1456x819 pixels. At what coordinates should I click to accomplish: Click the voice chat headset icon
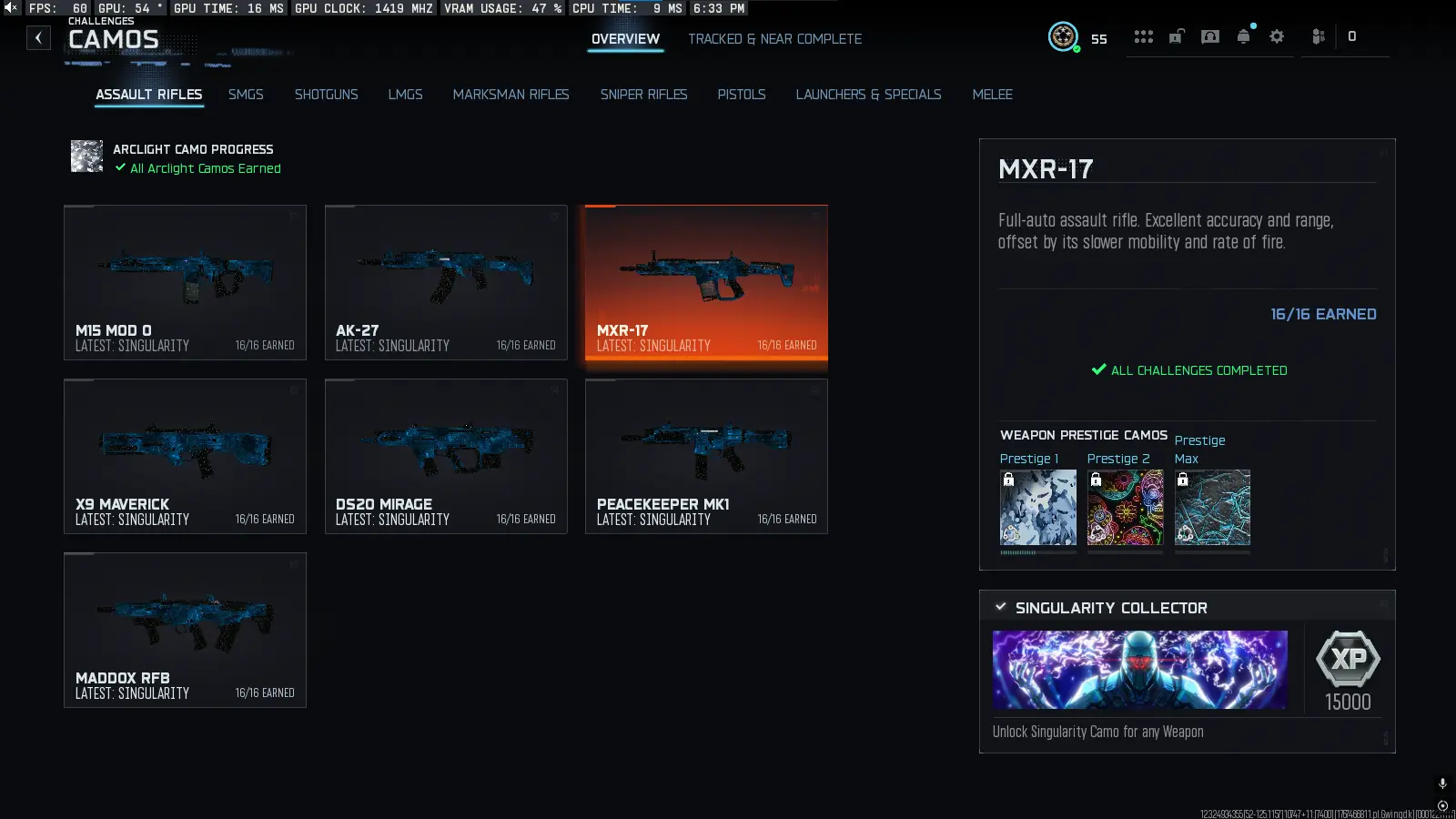click(1209, 36)
